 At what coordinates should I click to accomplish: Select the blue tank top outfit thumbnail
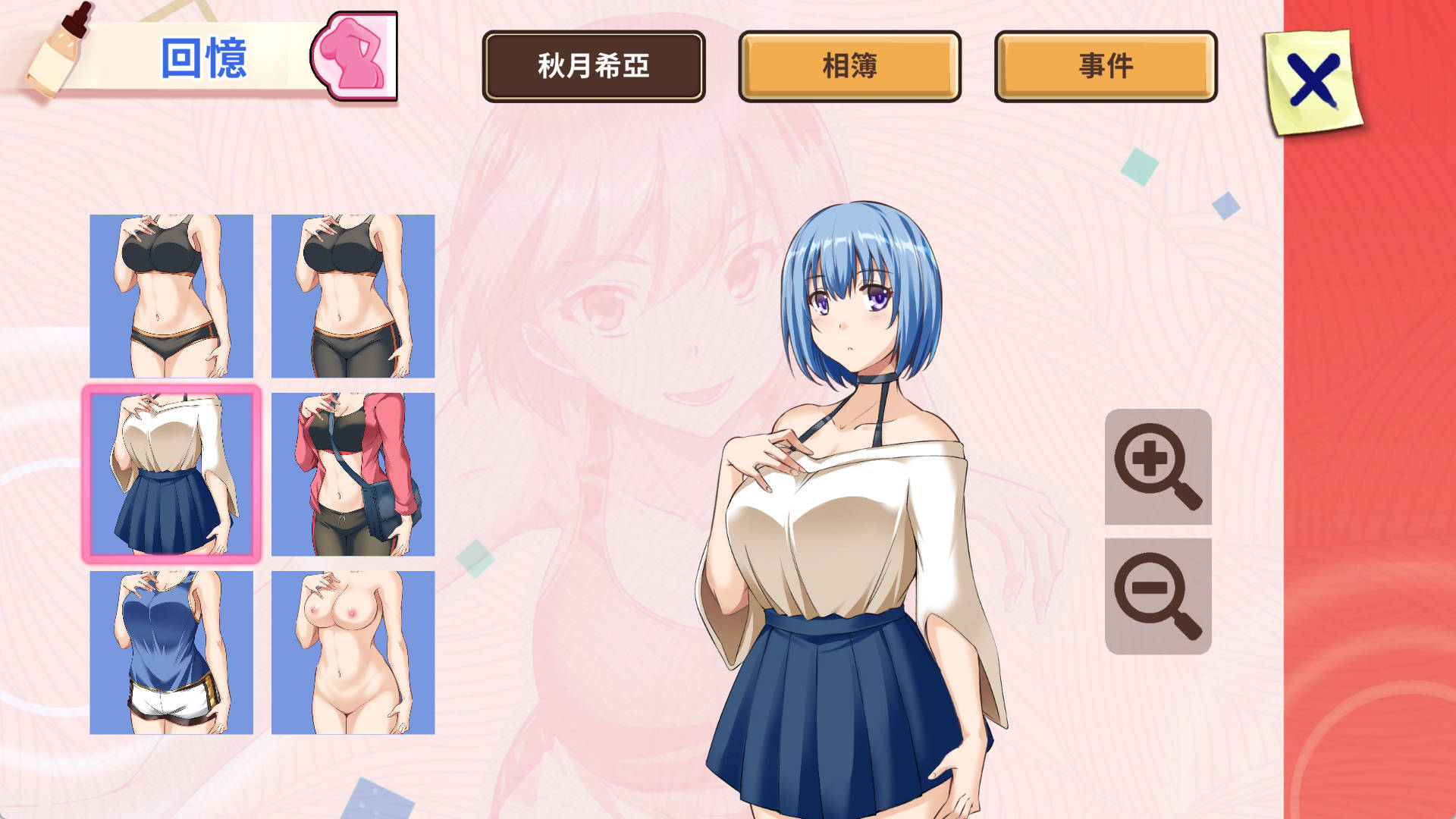pyautogui.click(x=173, y=652)
